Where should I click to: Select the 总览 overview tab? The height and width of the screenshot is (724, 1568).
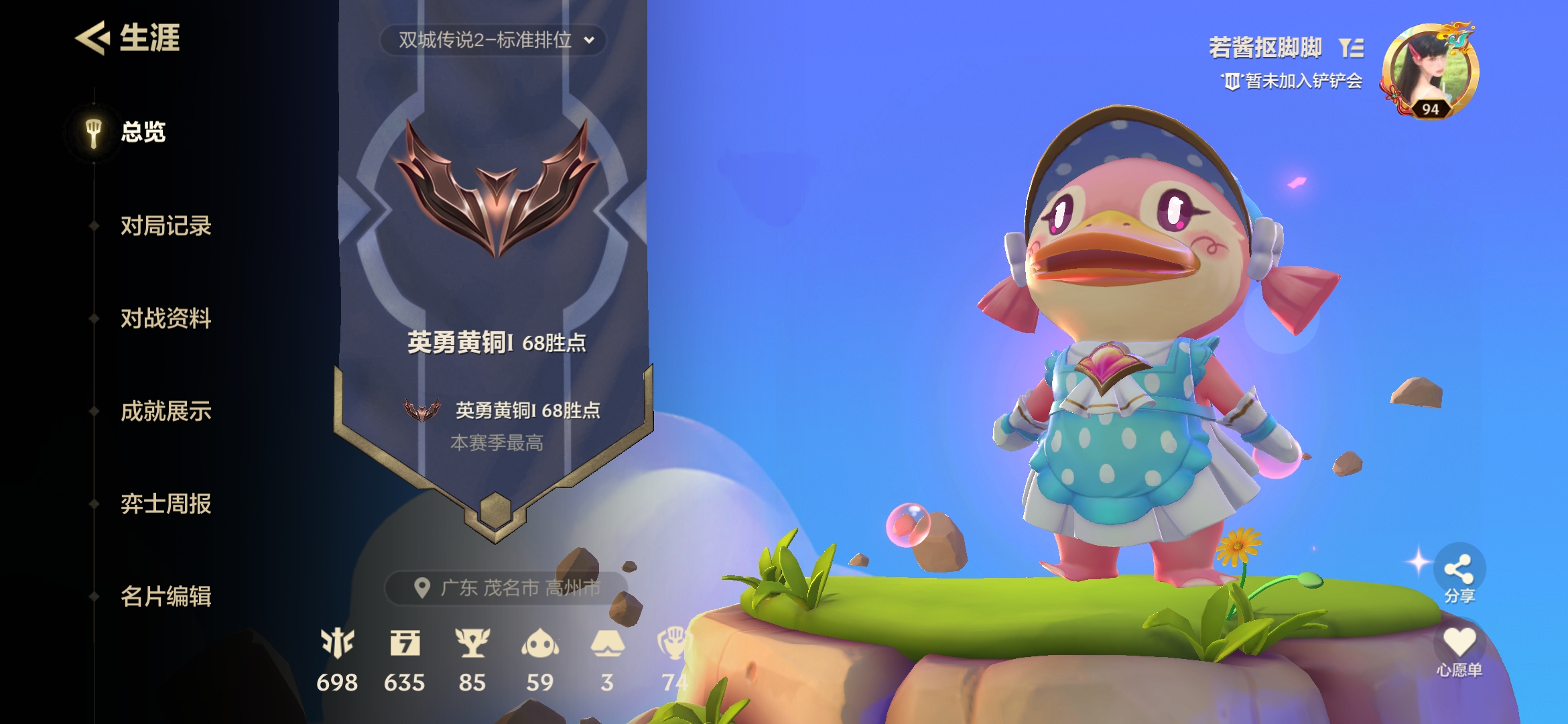(x=143, y=132)
